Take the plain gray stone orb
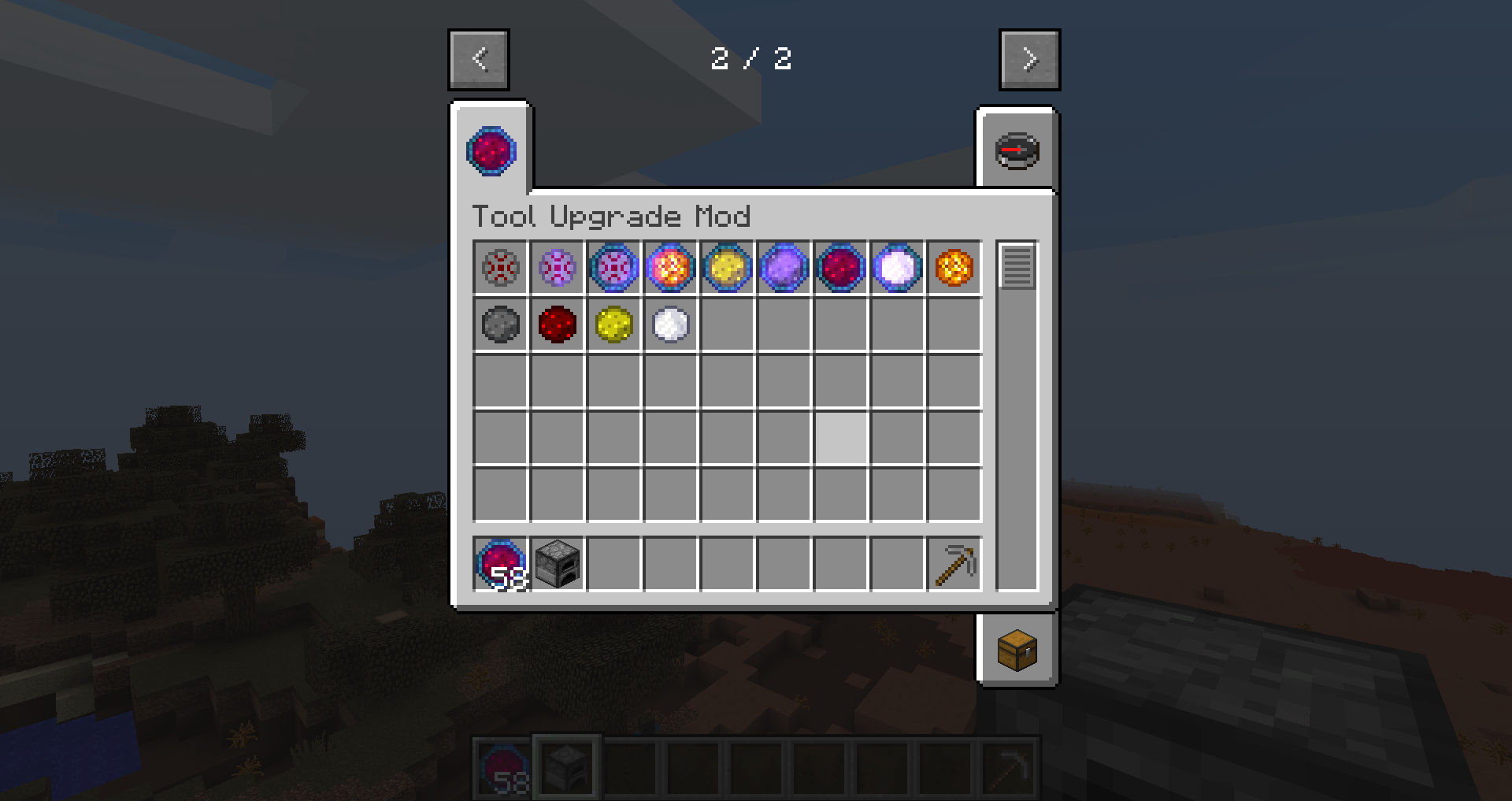The image size is (1512, 801). [x=501, y=324]
